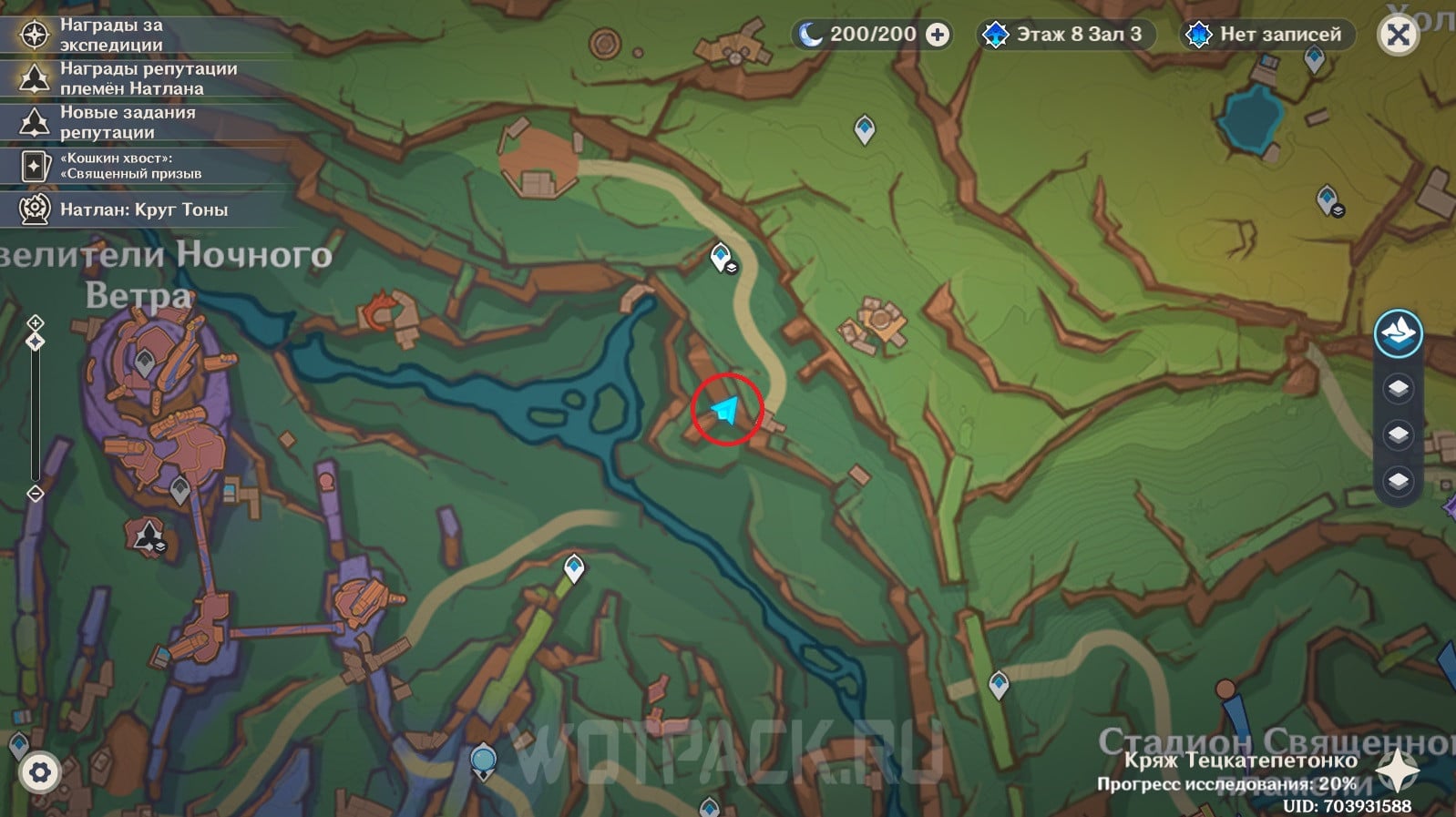Open the Нет записей indicator
Image resolution: width=1456 pixels, height=817 pixels.
tap(1267, 35)
